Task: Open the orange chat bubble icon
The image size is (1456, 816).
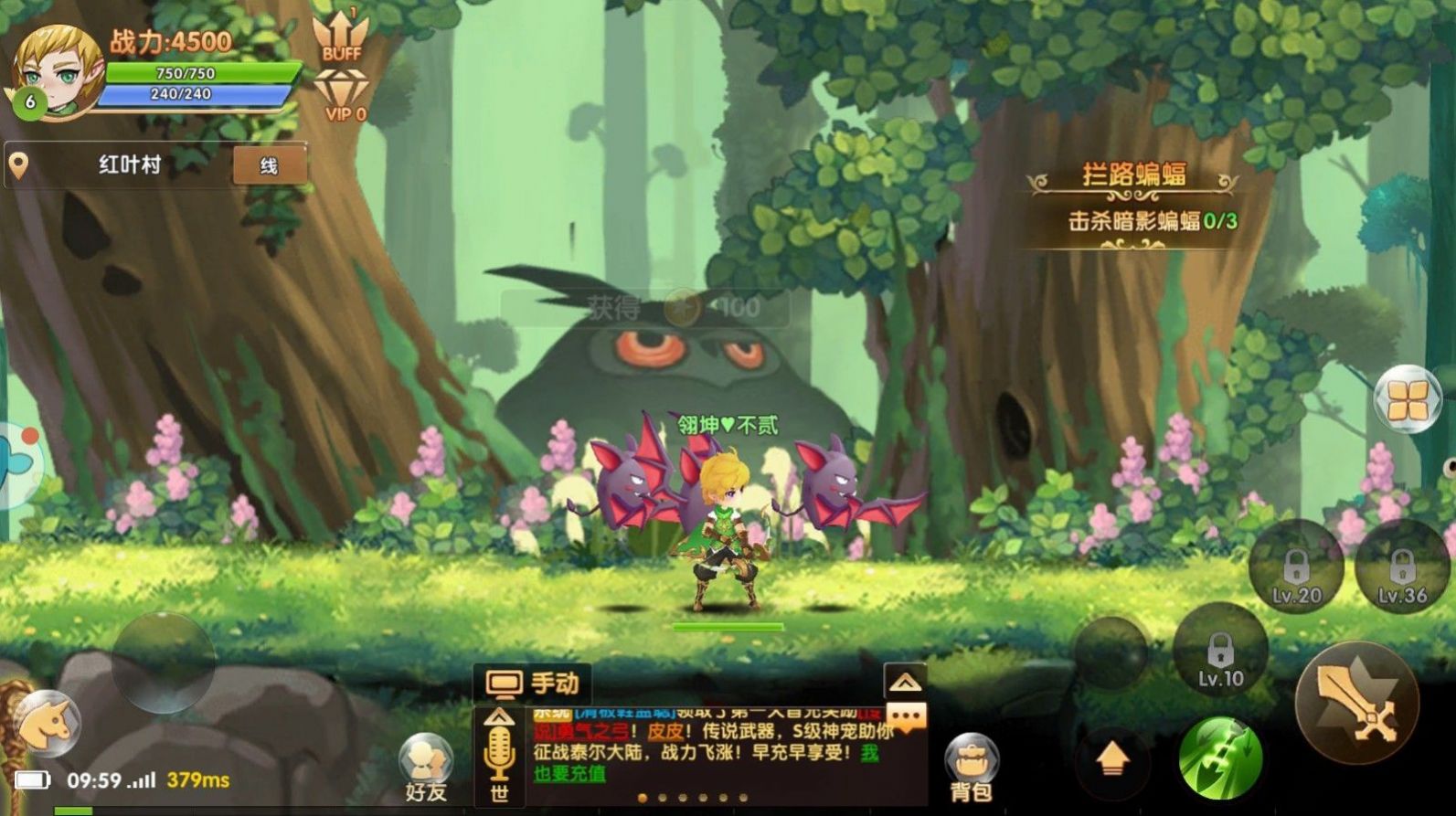Action: pos(906,716)
